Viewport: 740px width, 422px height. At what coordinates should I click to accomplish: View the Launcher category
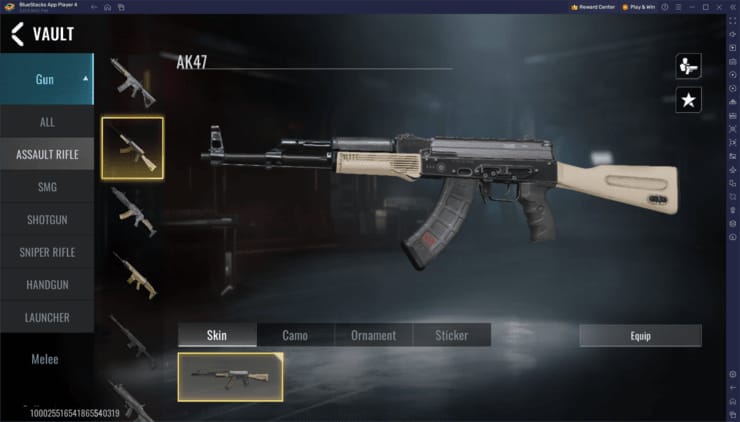[x=47, y=318]
